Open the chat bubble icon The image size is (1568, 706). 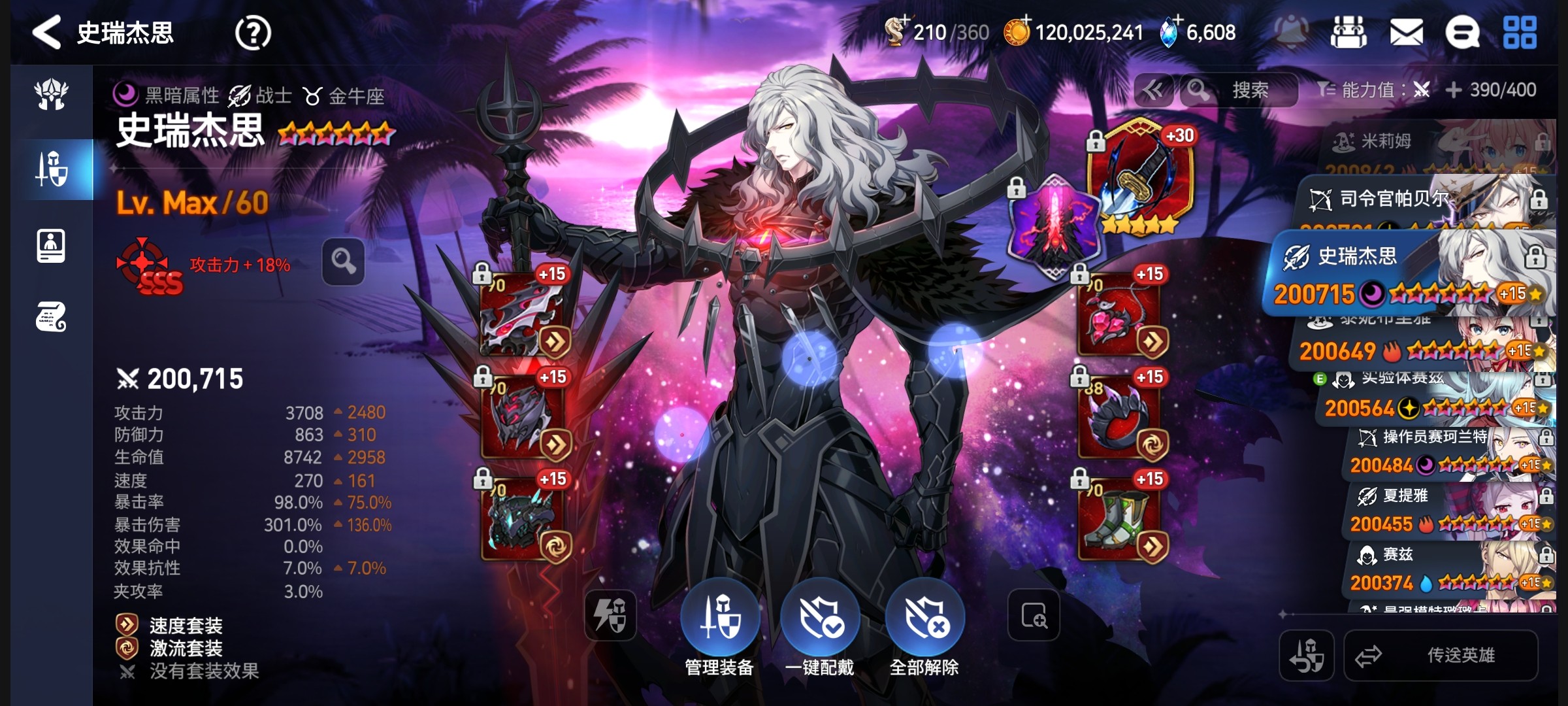tap(1462, 33)
